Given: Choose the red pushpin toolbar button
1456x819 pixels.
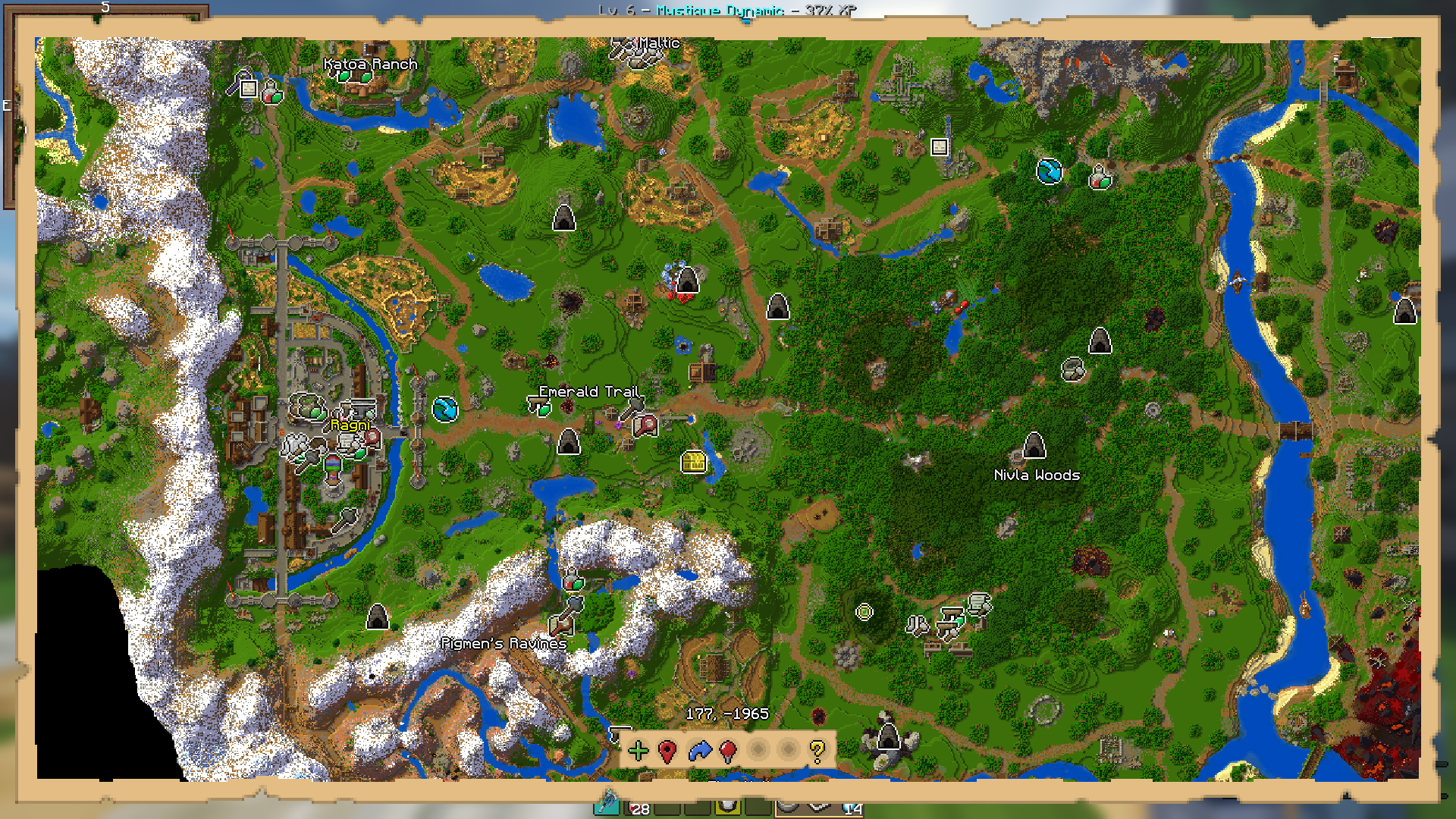Looking at the screenshot, I should 728,751.
